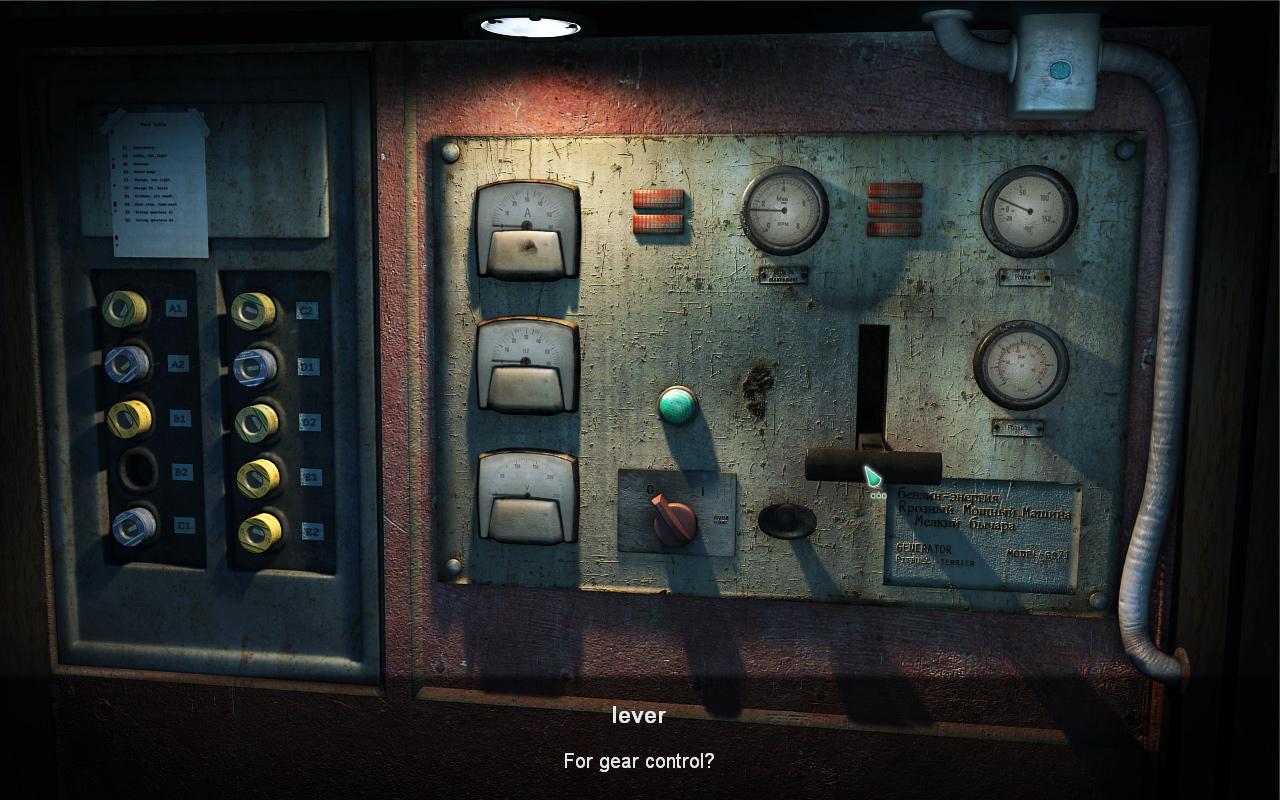Turn the red rotary switch

point(673,519)
